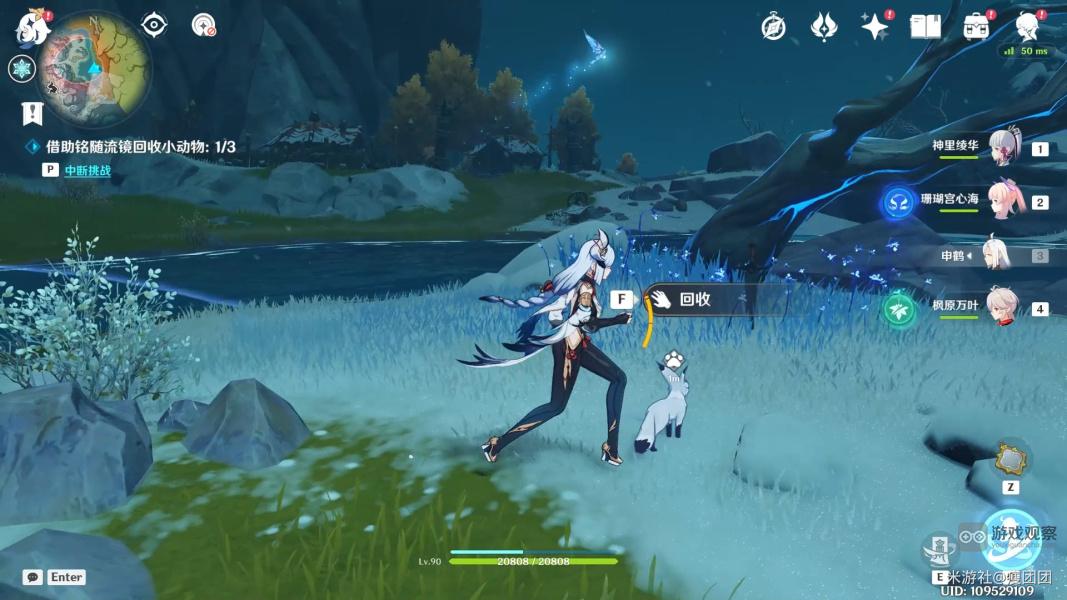Click the Cryo snowflake icon
This screenshot has height=600, width=1067.
tap(22, 69)
